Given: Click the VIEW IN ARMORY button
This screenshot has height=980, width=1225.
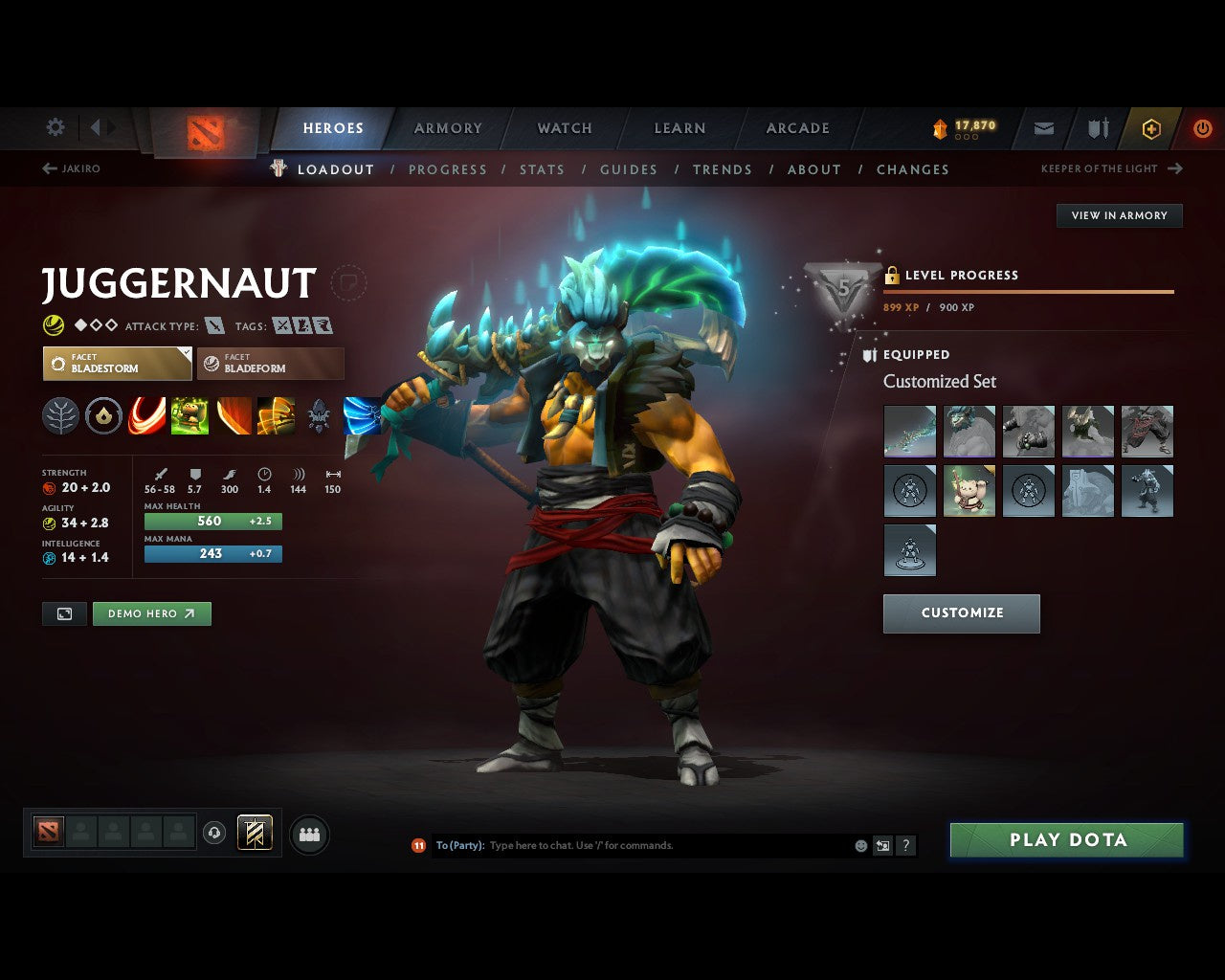Looking at the screenshot, I should [1118, 215].
